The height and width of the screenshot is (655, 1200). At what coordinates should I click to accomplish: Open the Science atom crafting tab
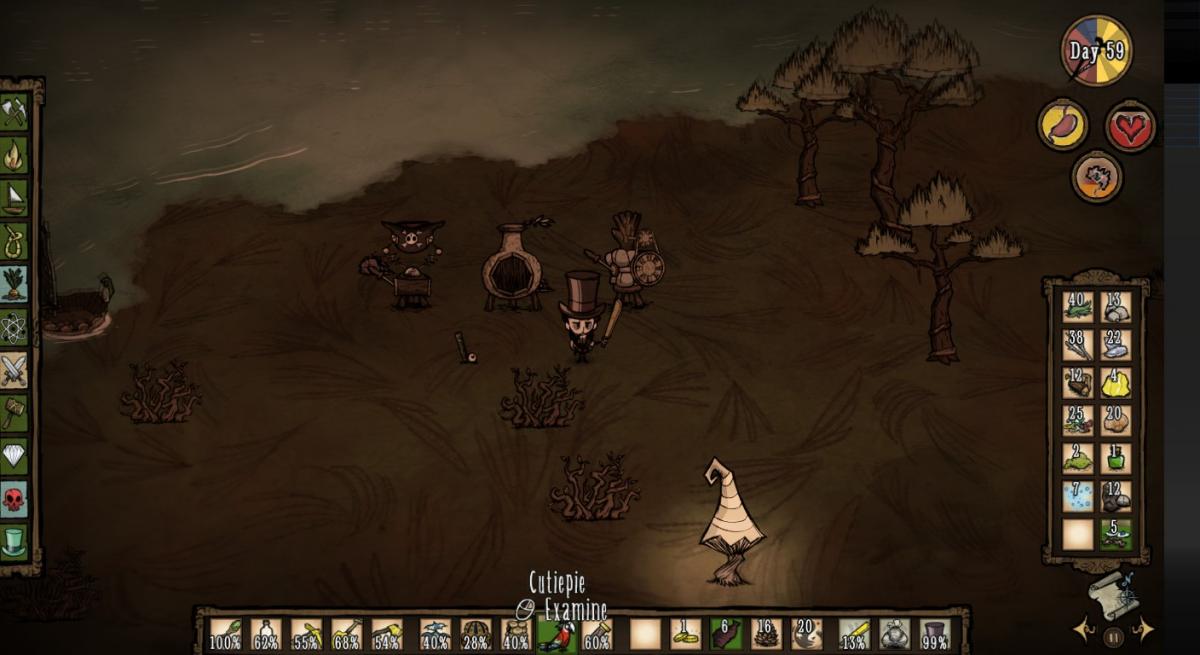pyautogui.click(x=14, y=327)
